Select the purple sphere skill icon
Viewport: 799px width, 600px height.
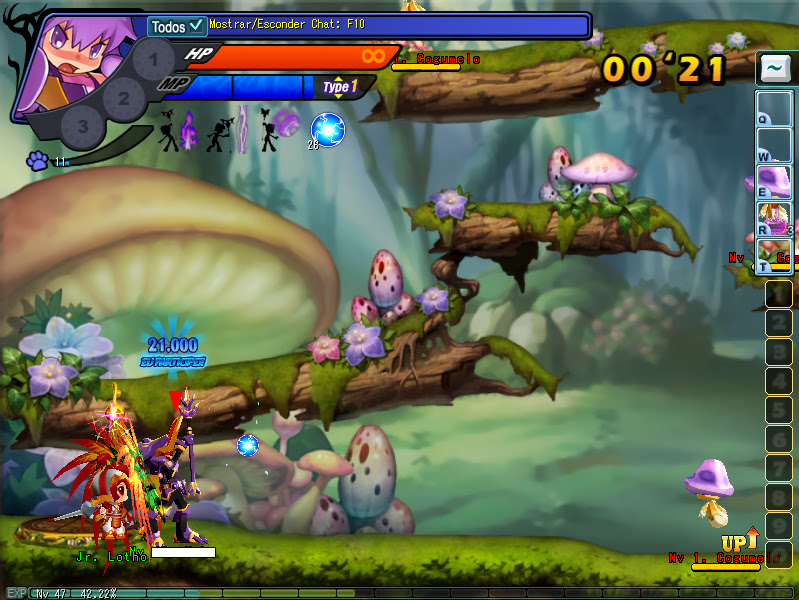[x=287, y=123]
